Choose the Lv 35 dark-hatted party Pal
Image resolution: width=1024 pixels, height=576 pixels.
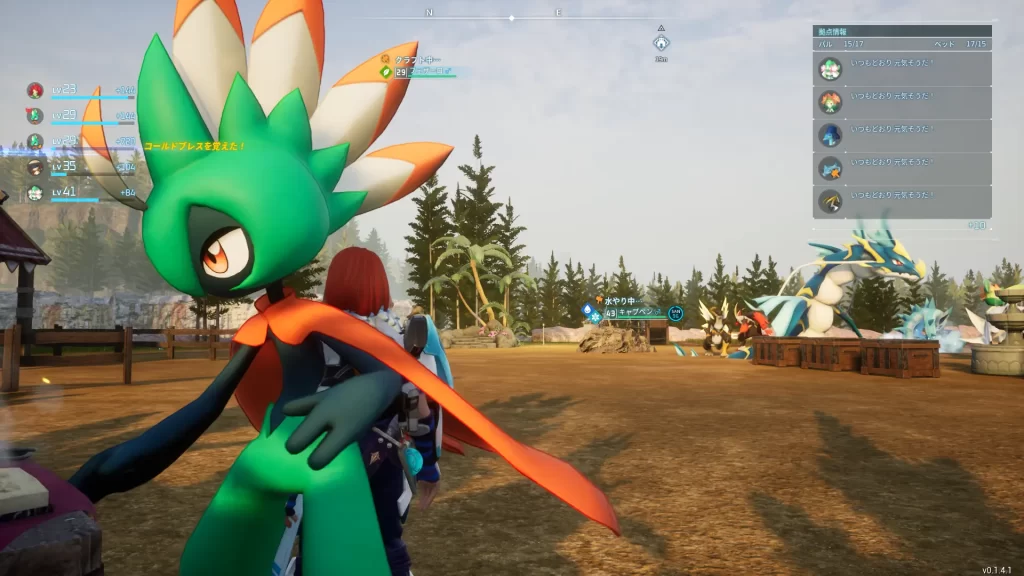pos(35,167)
